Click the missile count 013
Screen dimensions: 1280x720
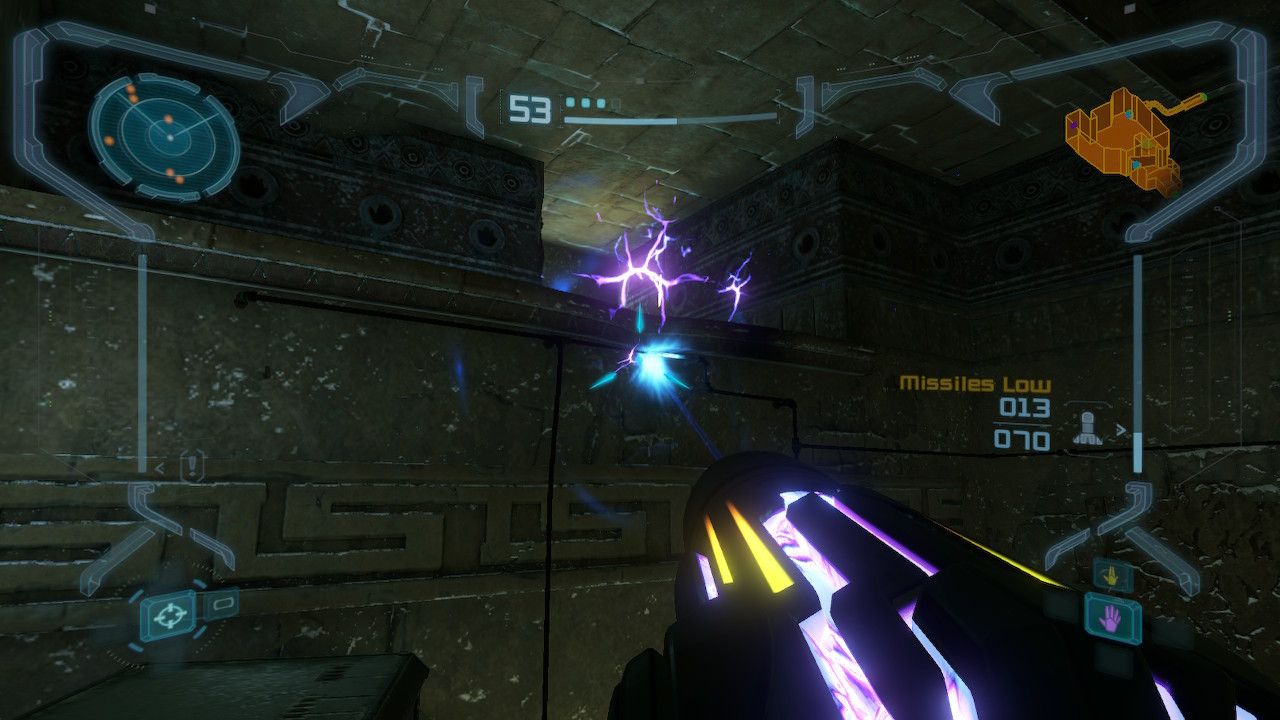(x=1025, y=407)
